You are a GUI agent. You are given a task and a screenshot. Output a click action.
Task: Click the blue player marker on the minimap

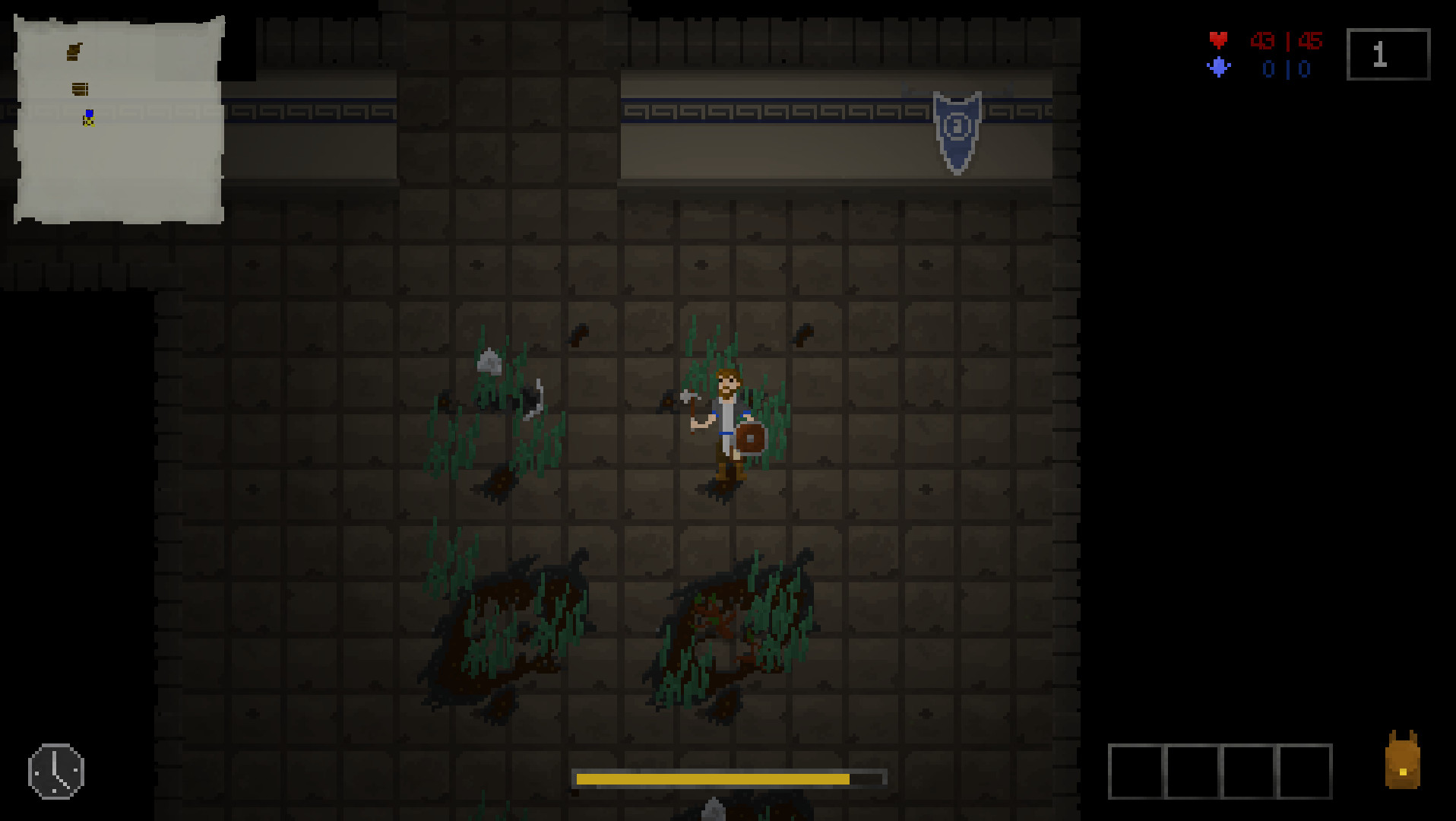pyautogui.click(x=89, y=113)
